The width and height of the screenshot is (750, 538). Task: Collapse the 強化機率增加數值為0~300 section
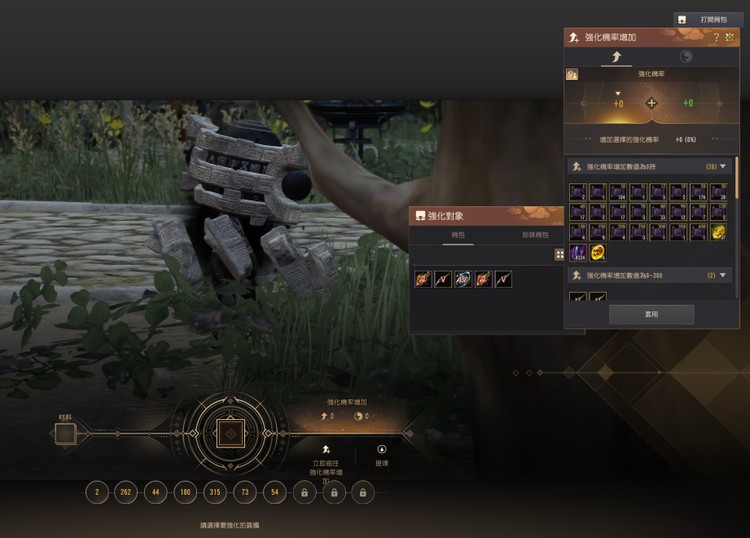[x=723, y=275]
